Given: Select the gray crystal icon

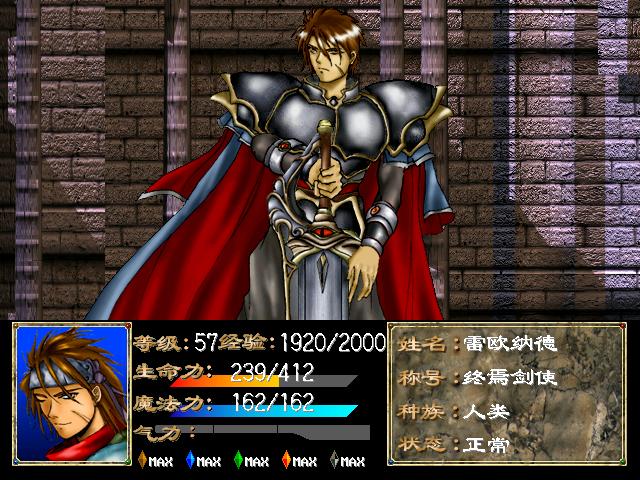Looking at the screenshot, I should pos(334,460).
